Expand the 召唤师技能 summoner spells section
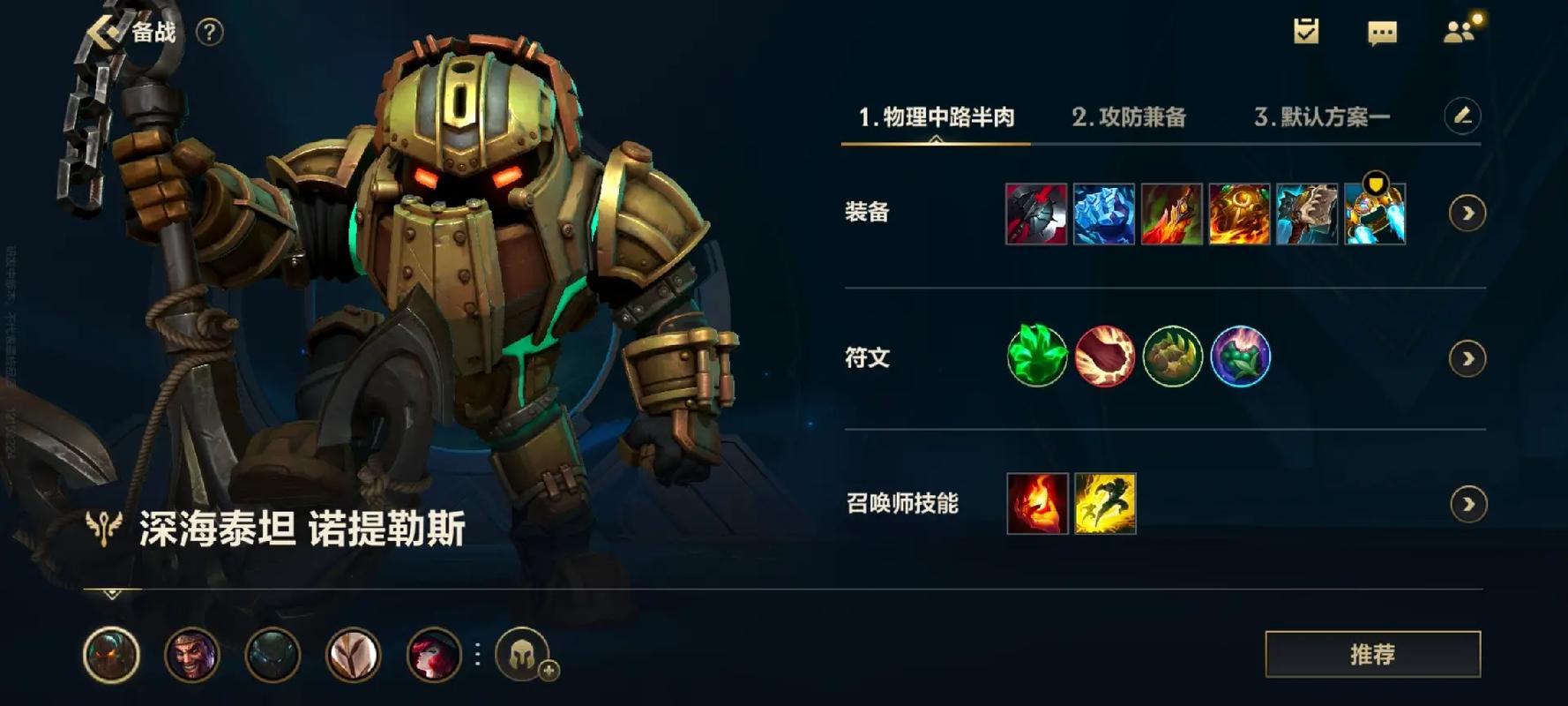Screen dimensions: 1568x706 point(1466,503)
